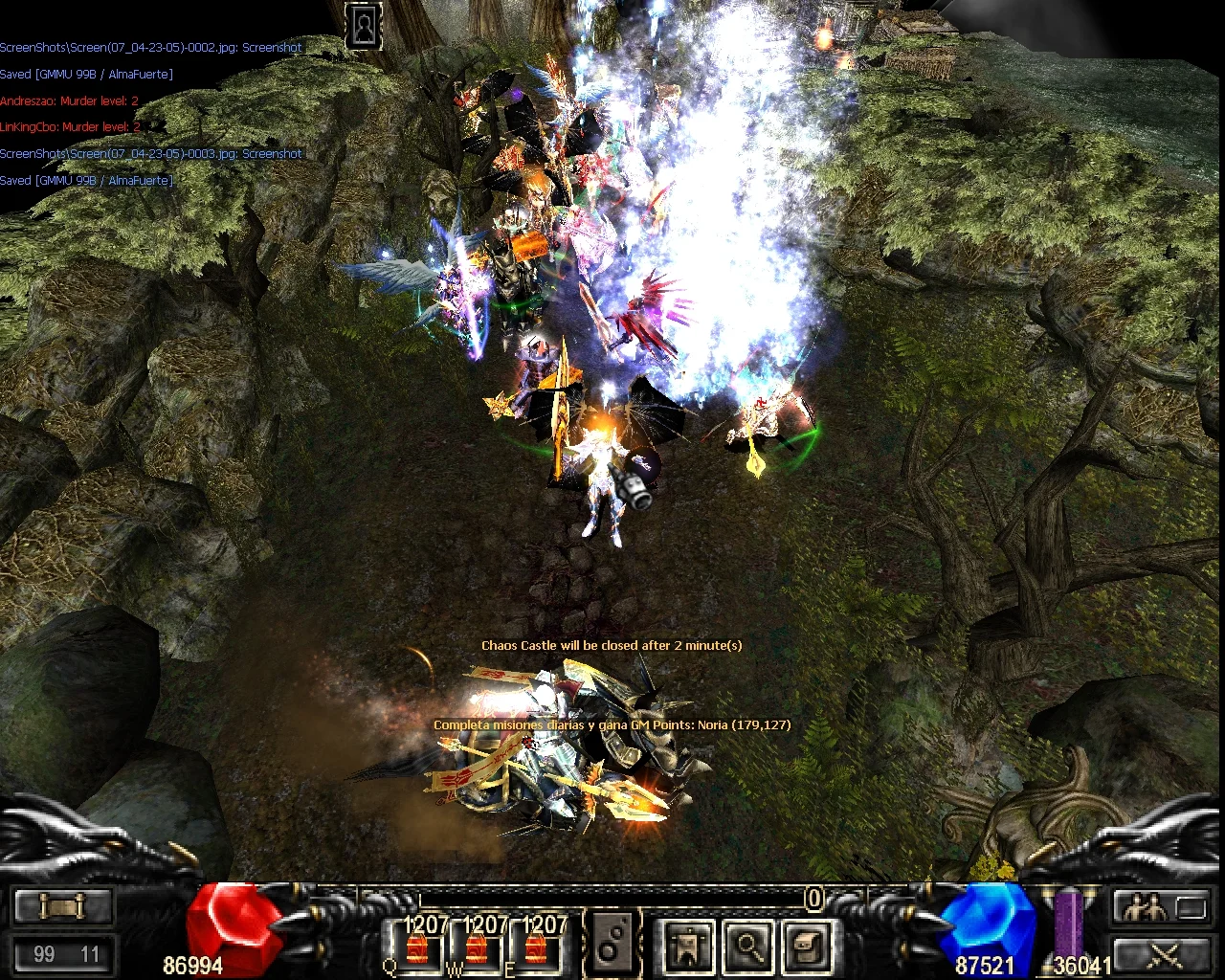Image resolution: width=1225 pixels, height=980 pixels.
Task: Use the potion in the E slot
Action: point(534,947)
